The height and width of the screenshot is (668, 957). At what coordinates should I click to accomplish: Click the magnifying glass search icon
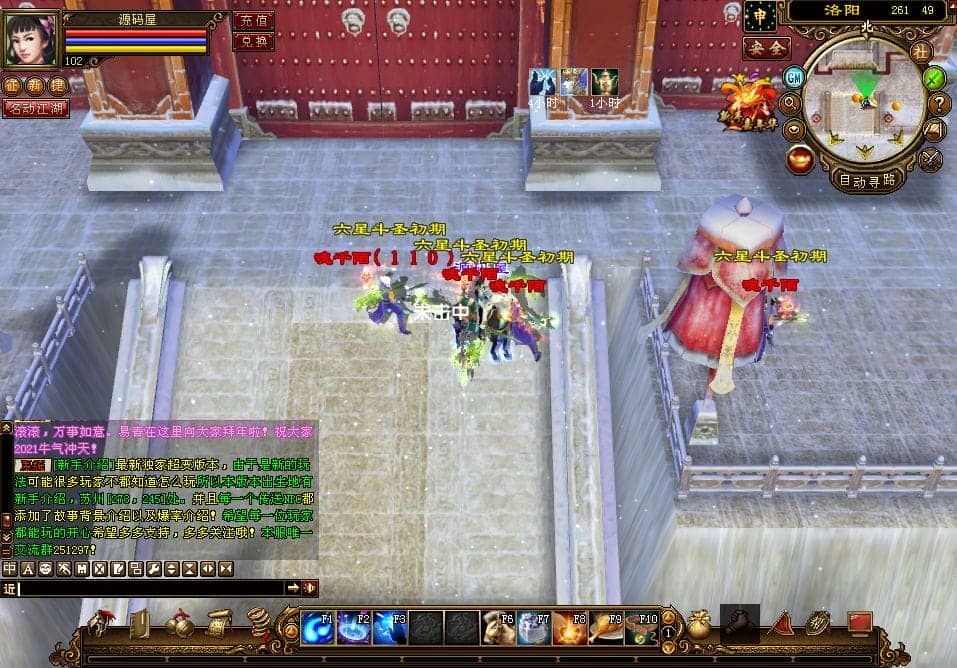pyautogui.click(x=791, y=102)
